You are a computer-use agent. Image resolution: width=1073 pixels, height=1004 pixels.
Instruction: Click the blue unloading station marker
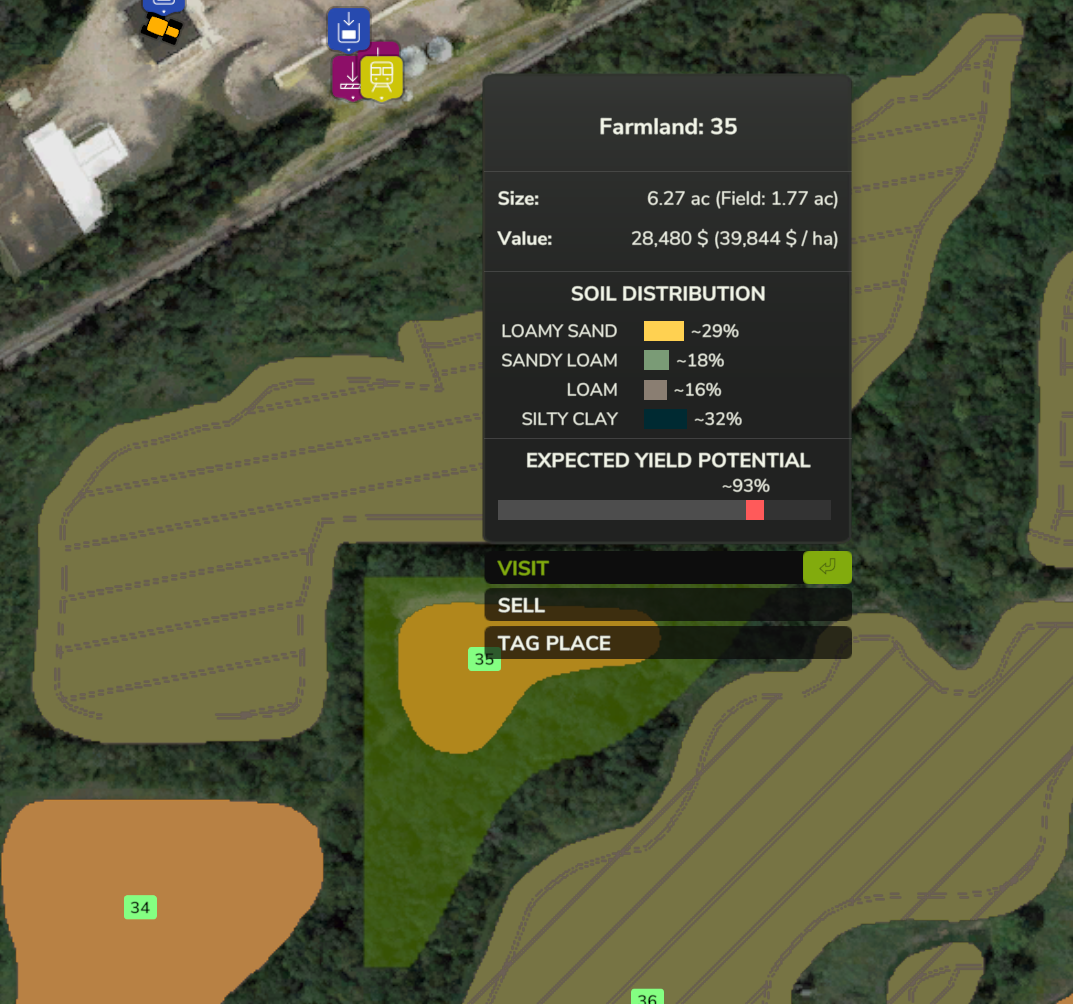(x=348, y=29)
